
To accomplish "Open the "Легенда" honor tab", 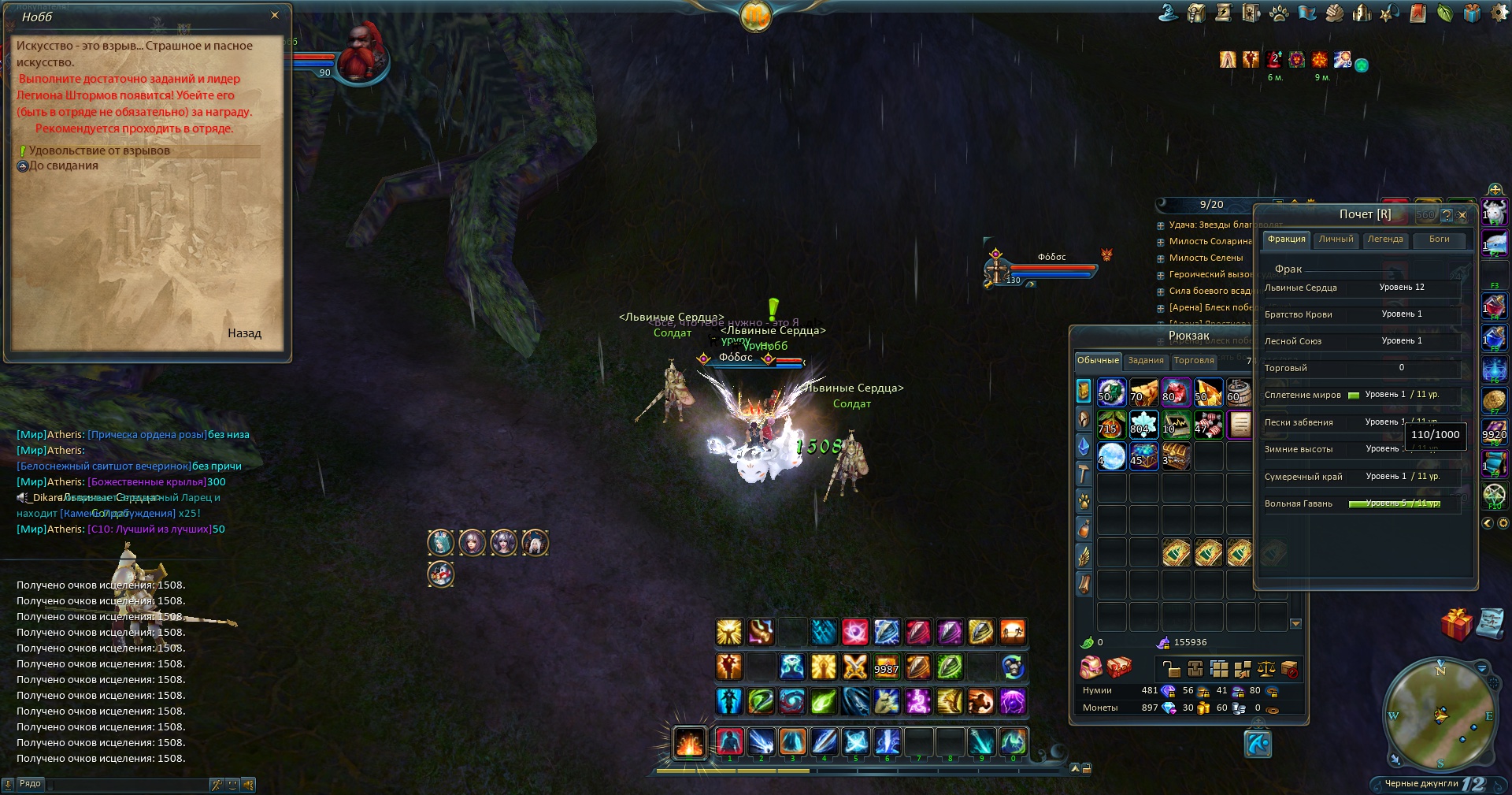I will pyautogui.click(x=1384, y=240).
